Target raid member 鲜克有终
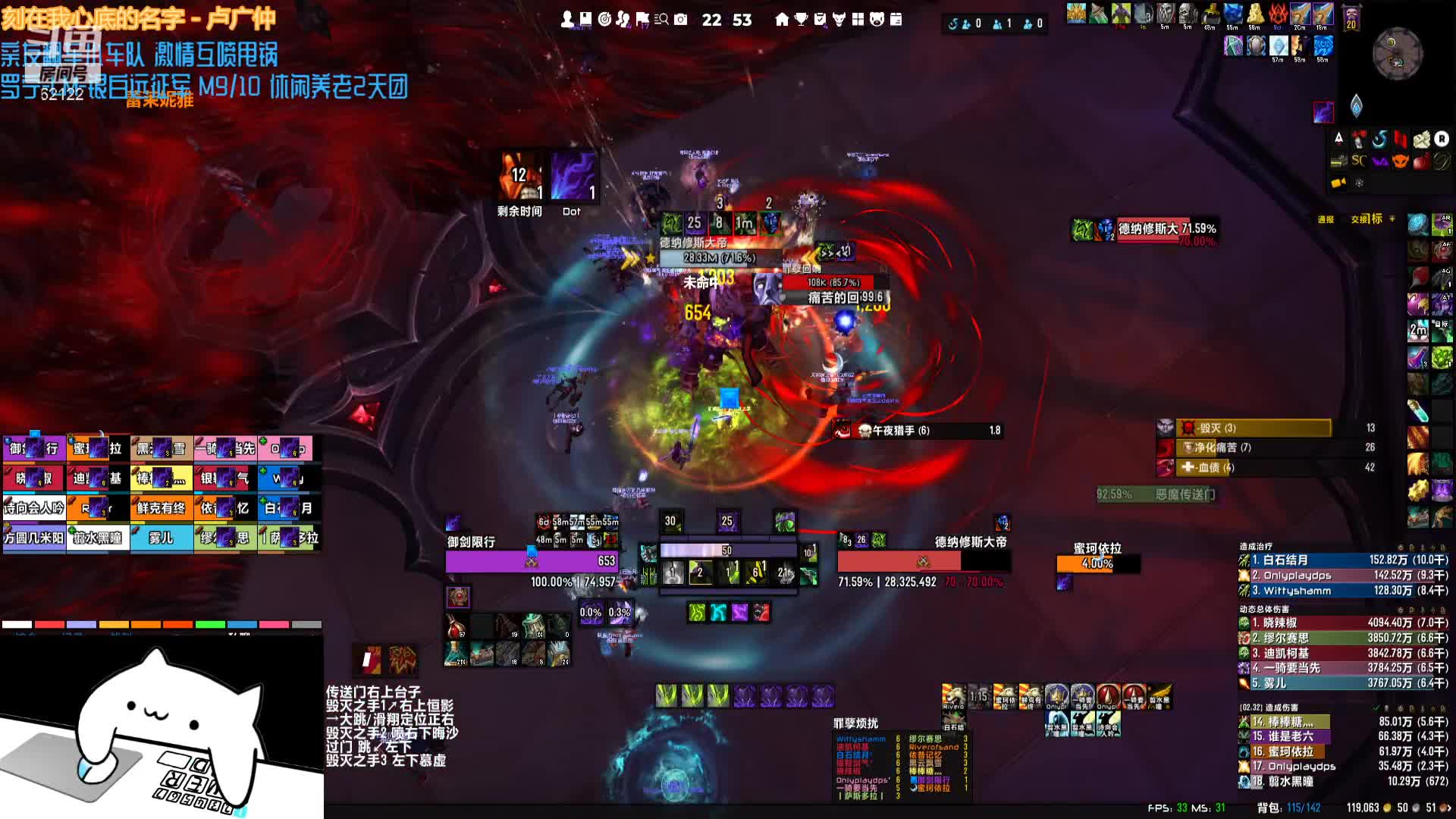Image resolution: width=1456 pixels, height=819 pixels. (x=161, y=508)
